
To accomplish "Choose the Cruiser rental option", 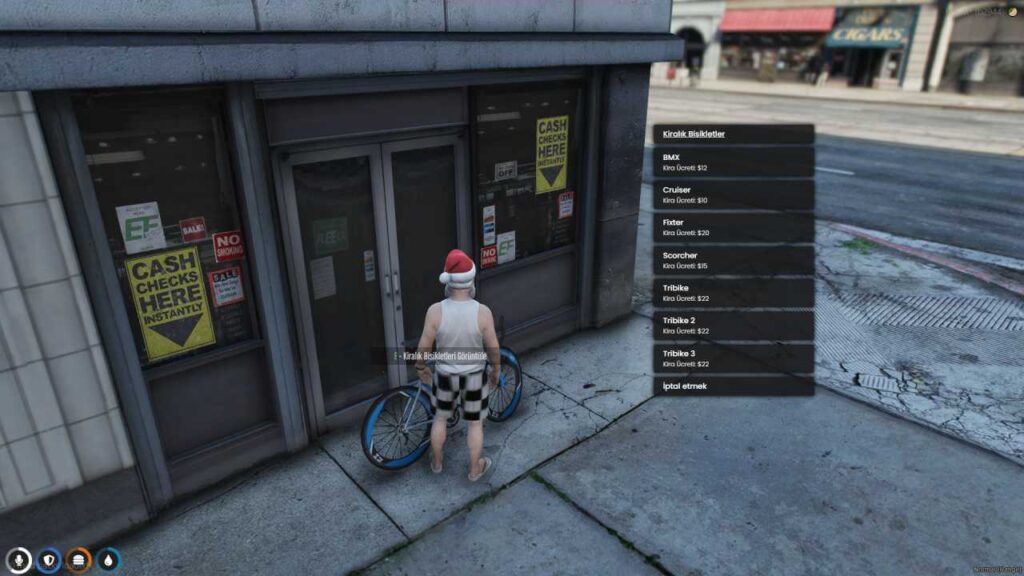I will pos(733,194).
